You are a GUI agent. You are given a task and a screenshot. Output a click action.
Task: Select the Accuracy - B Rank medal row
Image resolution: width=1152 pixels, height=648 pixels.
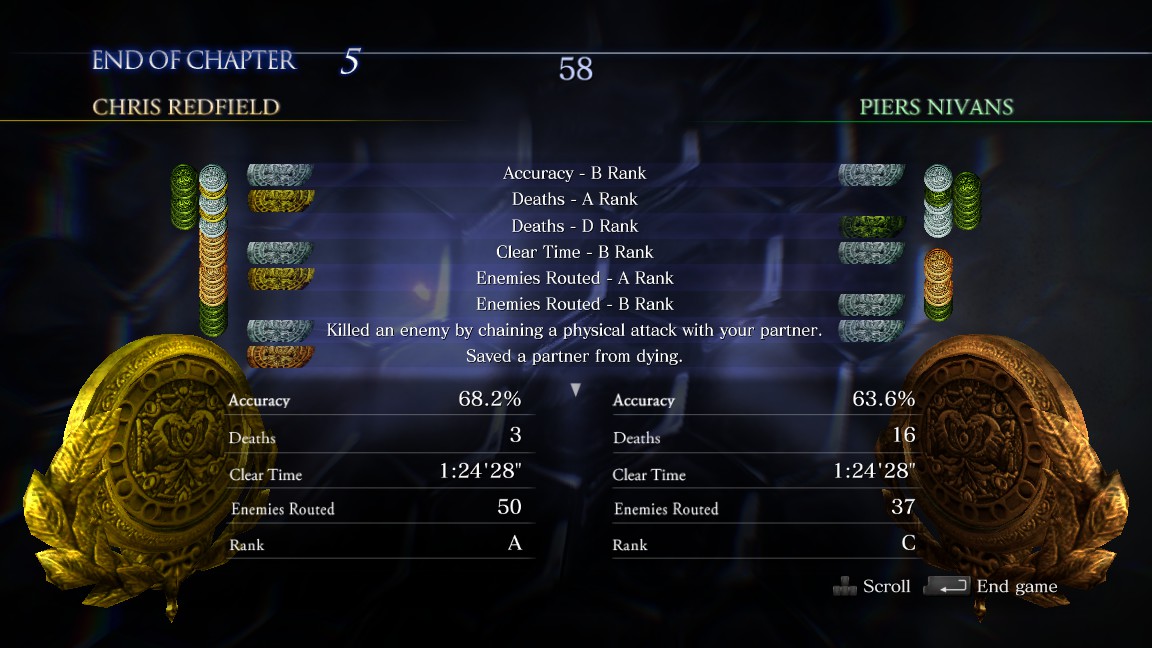coord(575,174)
